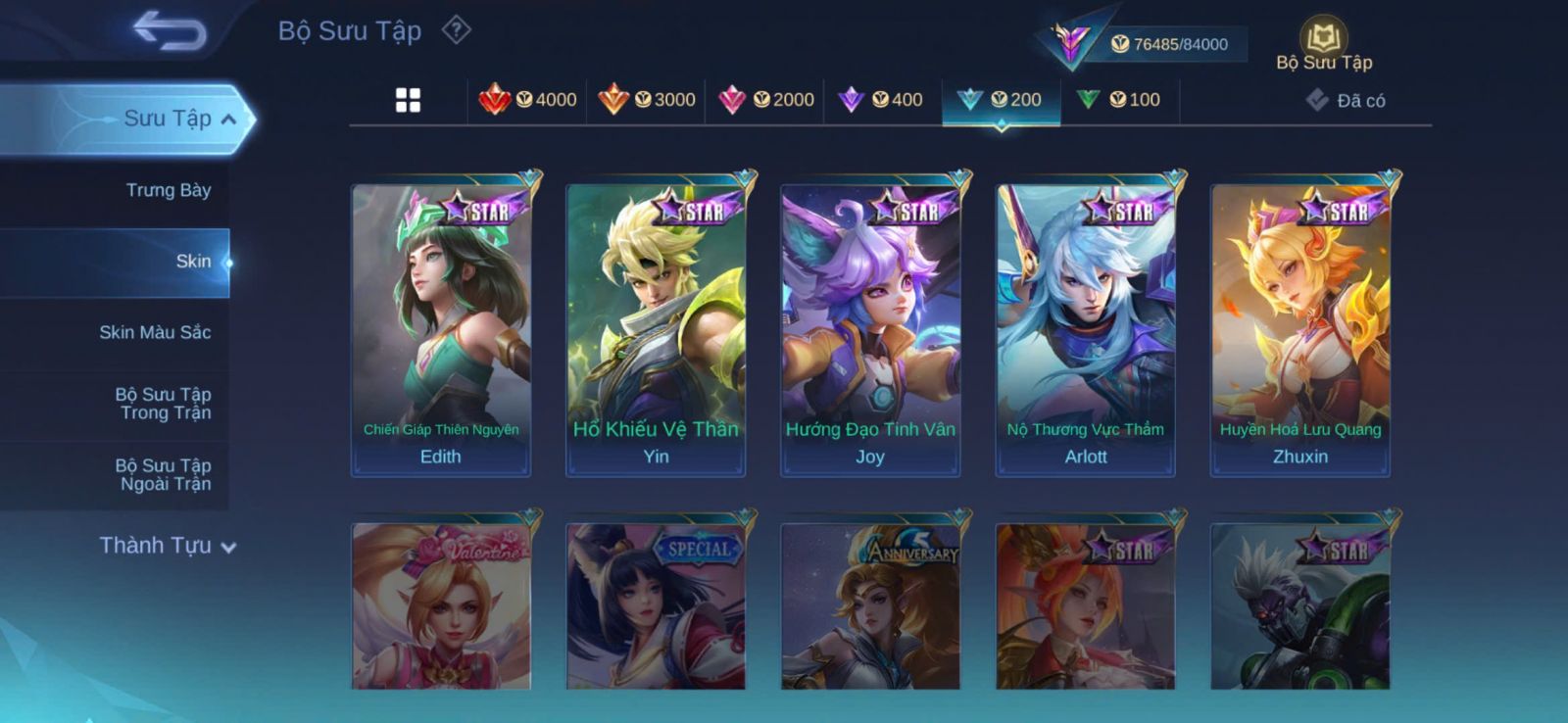Filter skins by the 4000 point tier
Viewport: 1568px width, 723px height.
pos(527,100)
